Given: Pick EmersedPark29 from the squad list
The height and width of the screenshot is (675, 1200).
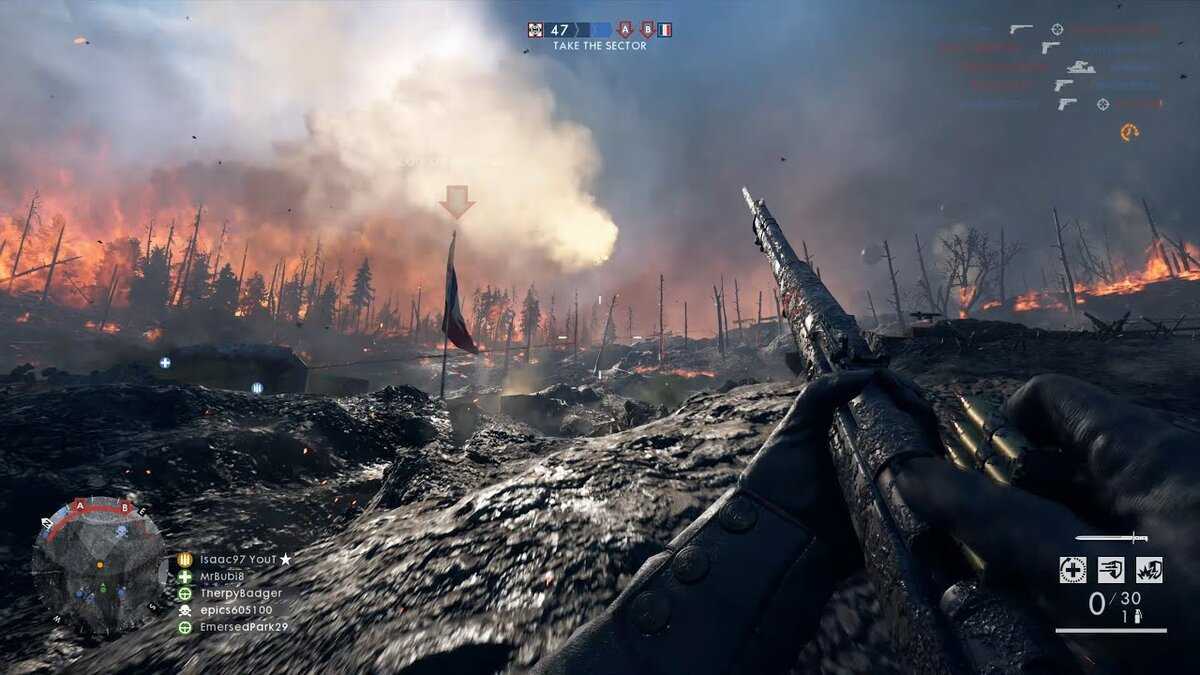Looking at the screenshot, I should click(x=243, y=627).
